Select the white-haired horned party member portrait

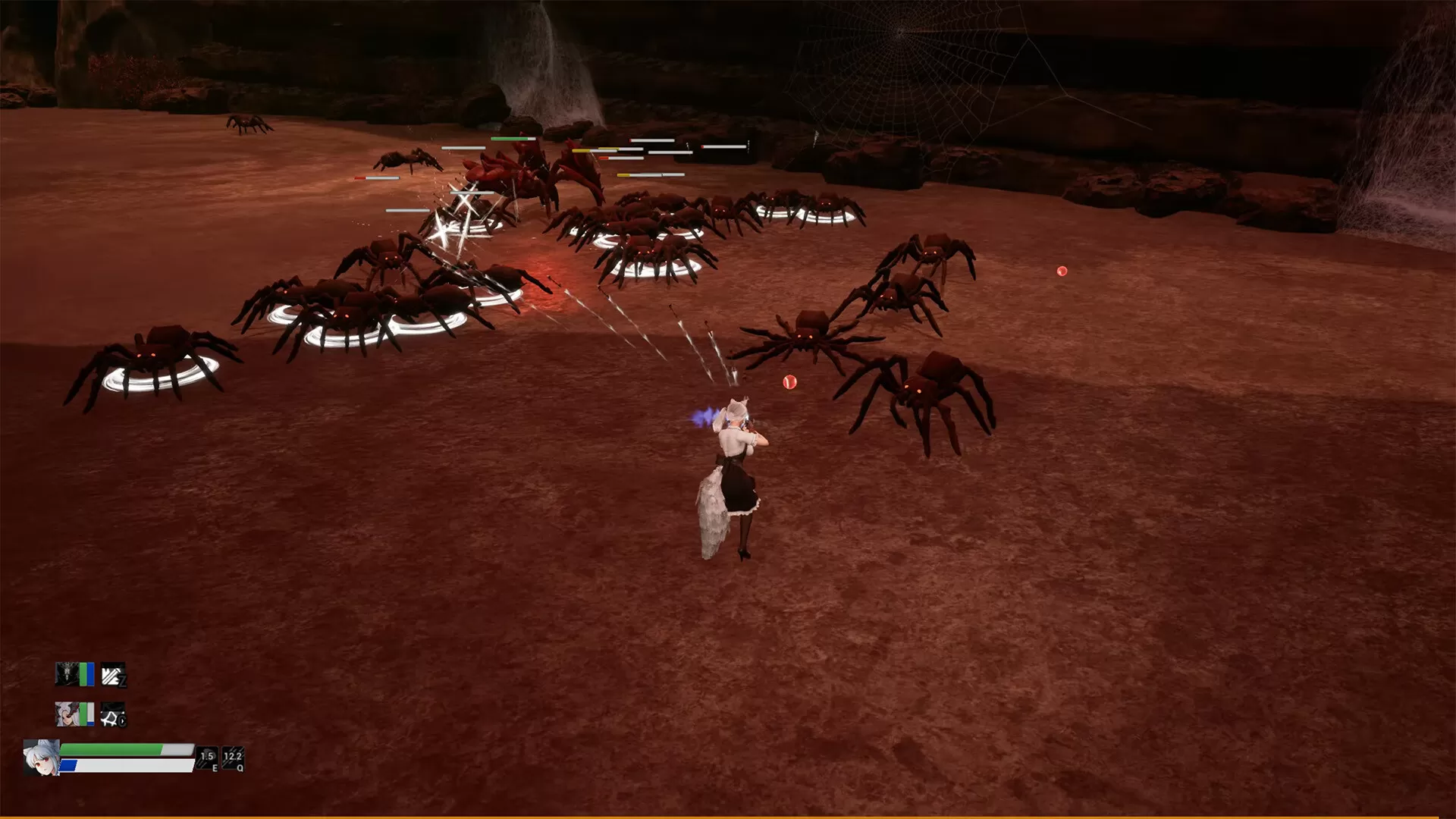pyautogui.click(x=67, y=714)
